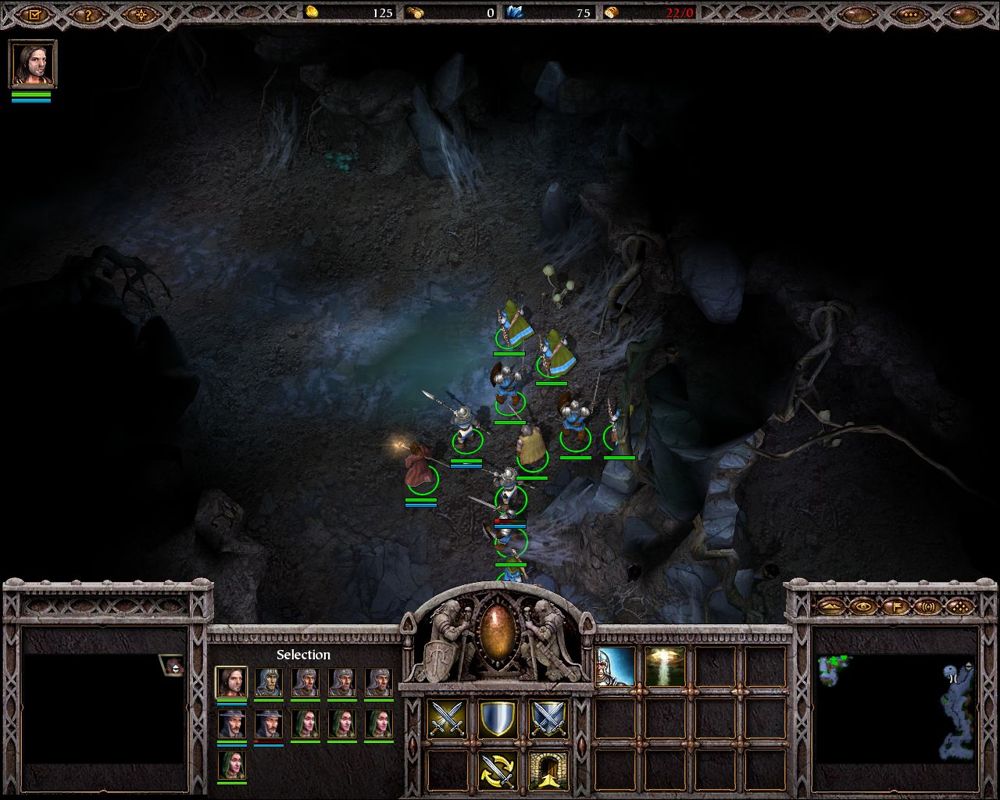Open the question mark help button

pyautogui.click(x=89, y=14)
